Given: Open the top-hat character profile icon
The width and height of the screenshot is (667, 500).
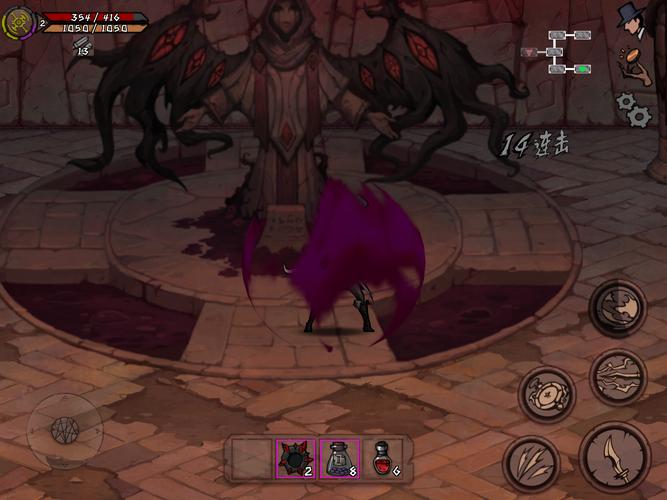Looking at the screenshot, I should click(632, 18).
